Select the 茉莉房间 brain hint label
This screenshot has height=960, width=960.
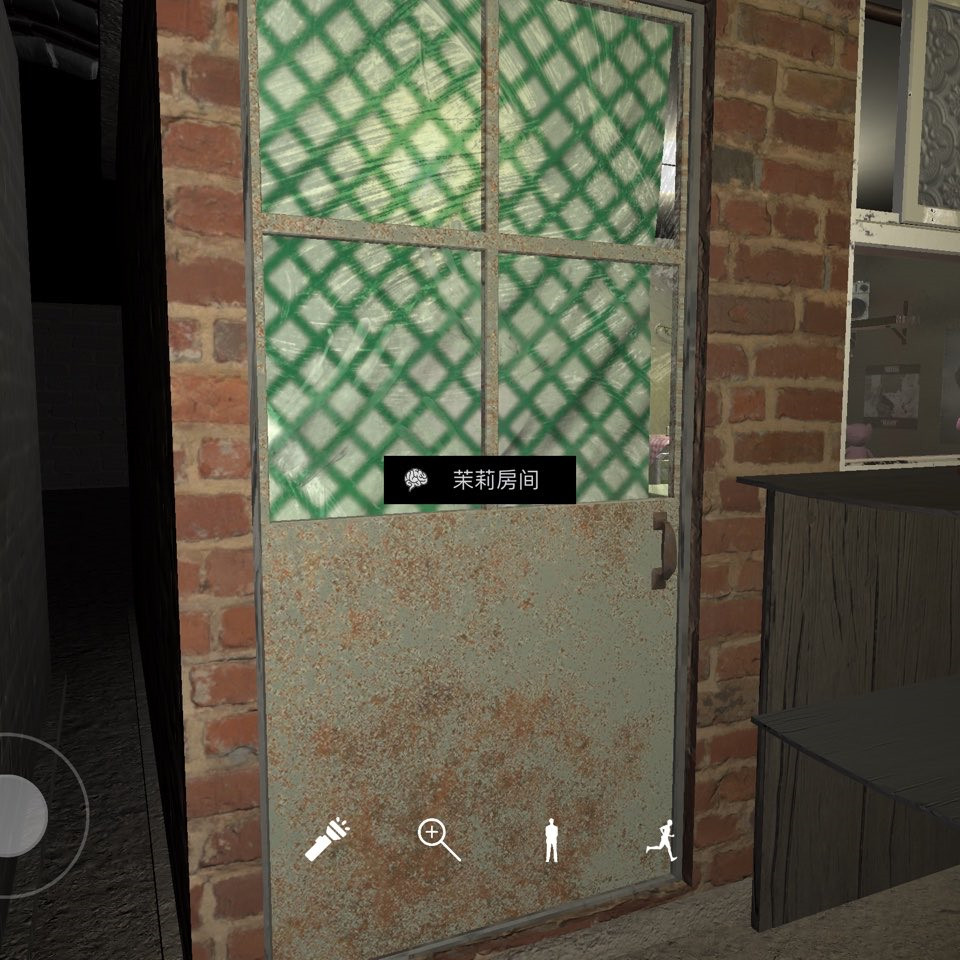tap(480, 480)
